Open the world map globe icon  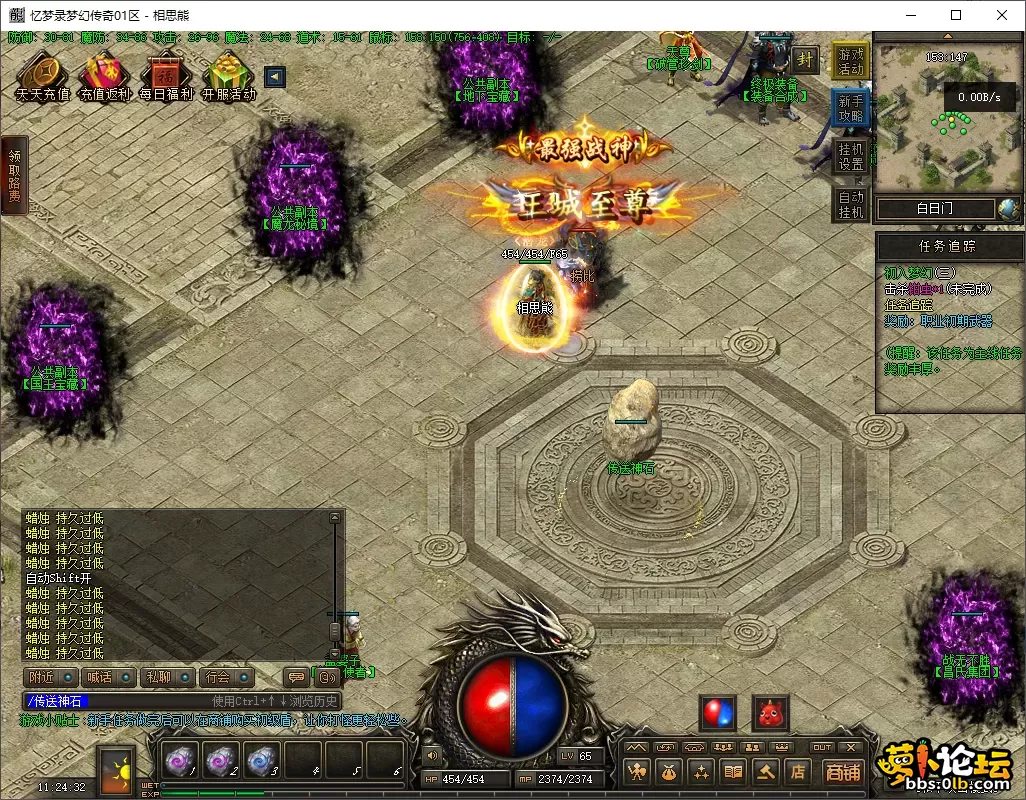(x=1008, y=209)
